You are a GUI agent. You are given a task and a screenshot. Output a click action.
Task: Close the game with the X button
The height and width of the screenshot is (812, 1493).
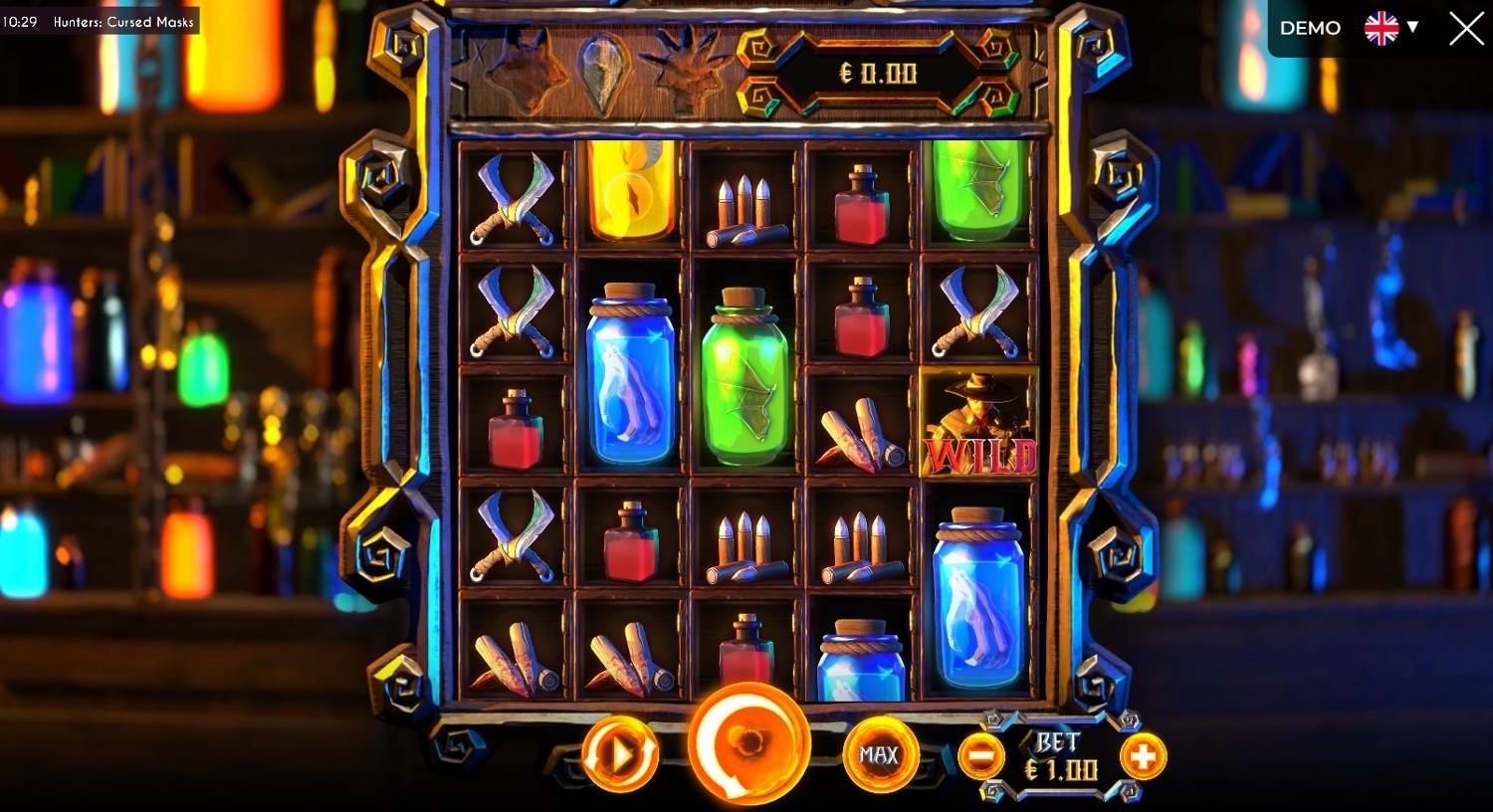1466,29
